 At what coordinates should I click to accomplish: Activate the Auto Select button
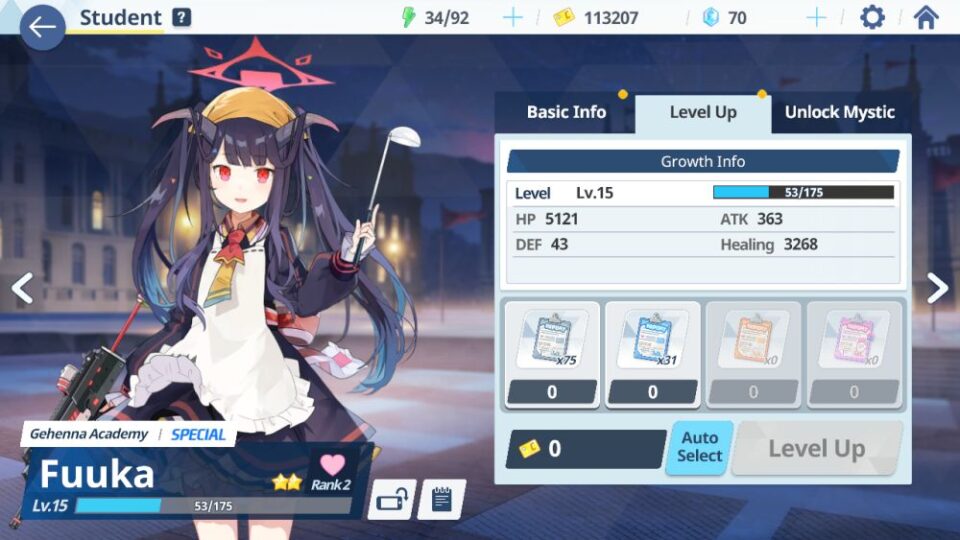(x=699, y=447)
